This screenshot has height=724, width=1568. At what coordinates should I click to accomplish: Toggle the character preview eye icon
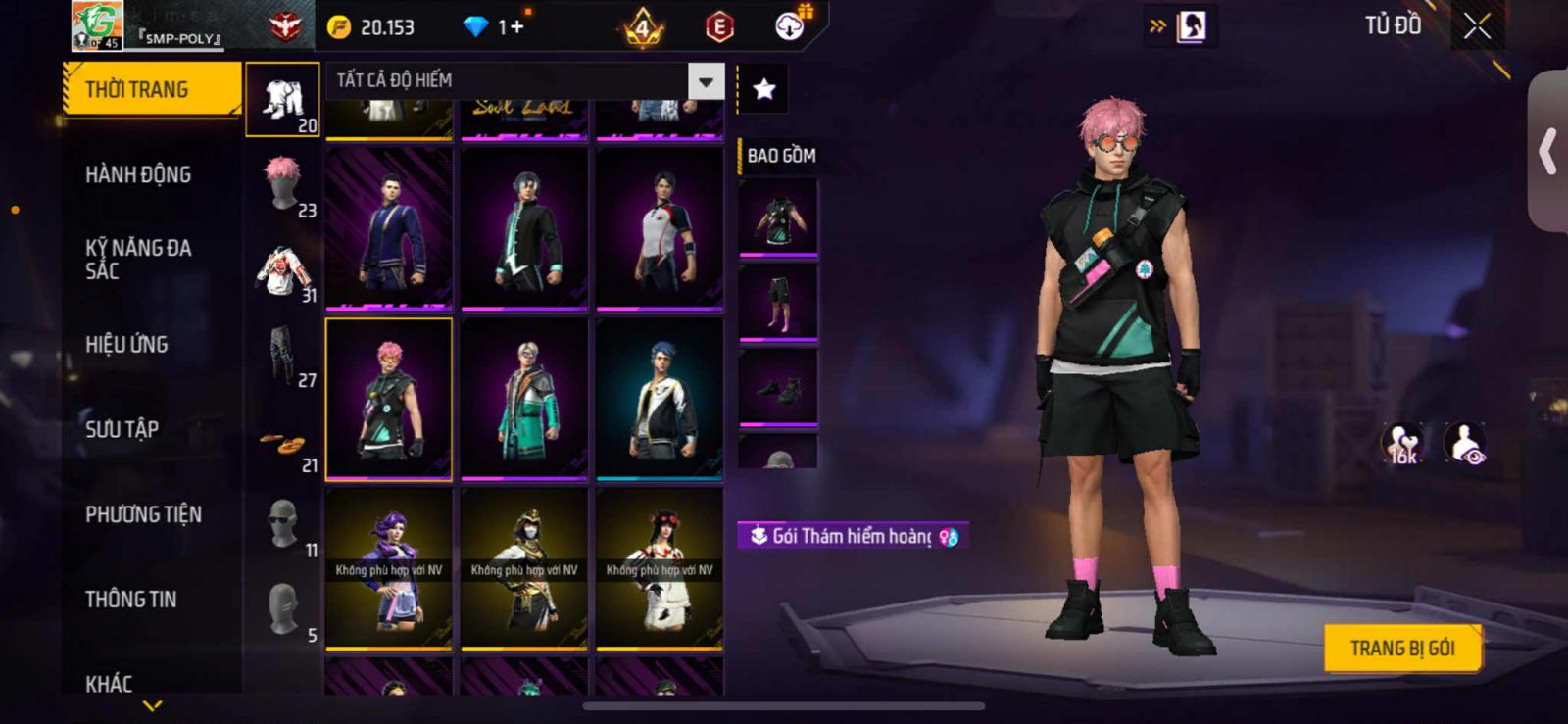[1466, 444]
